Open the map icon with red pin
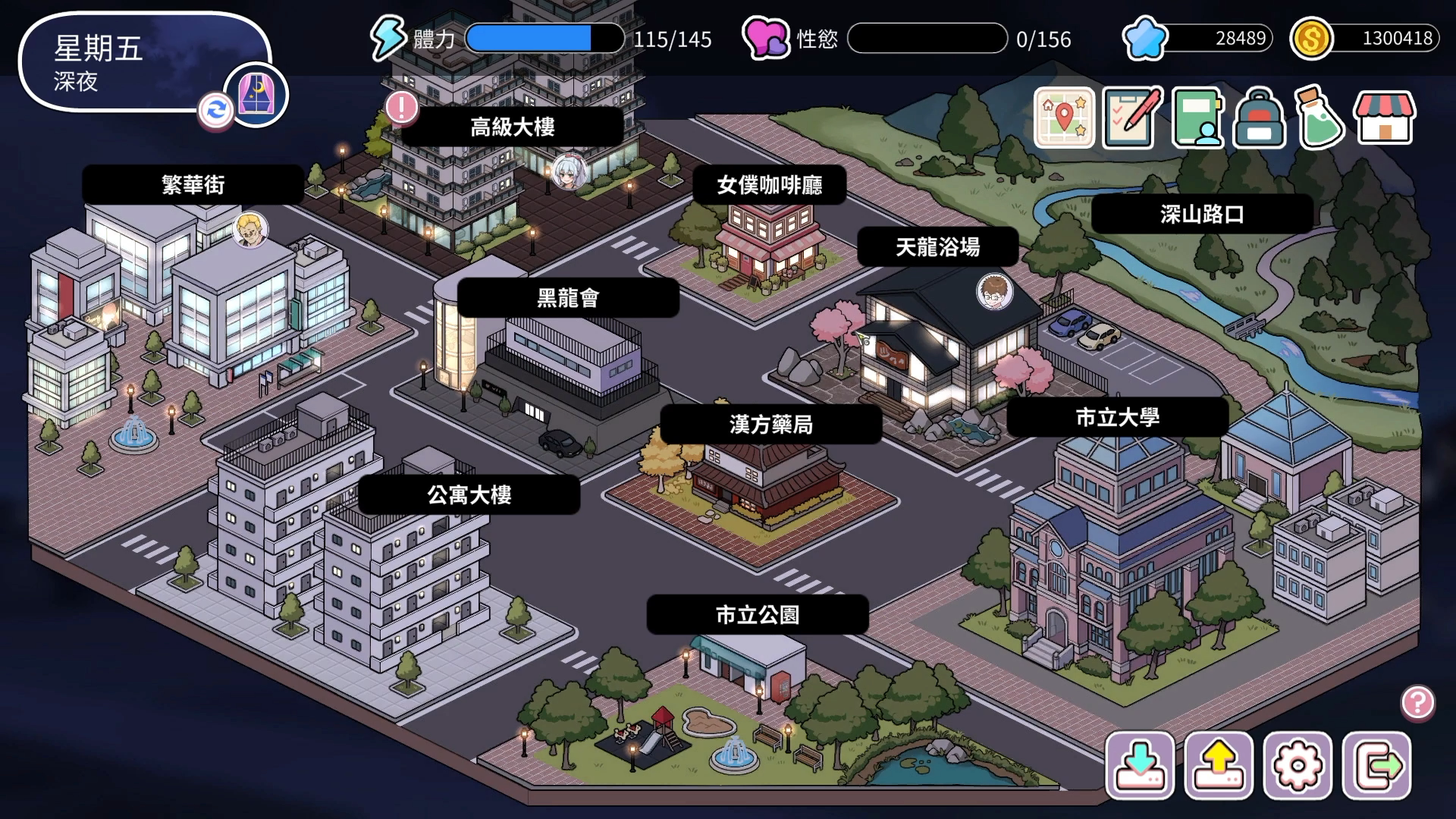This screenshot has height=819, width=1456. (x=1064, y=118)
